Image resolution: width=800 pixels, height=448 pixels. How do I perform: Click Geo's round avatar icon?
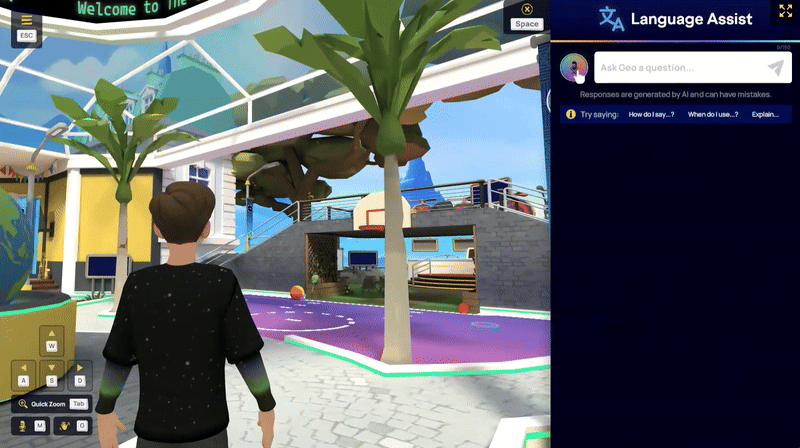point(574,67)
